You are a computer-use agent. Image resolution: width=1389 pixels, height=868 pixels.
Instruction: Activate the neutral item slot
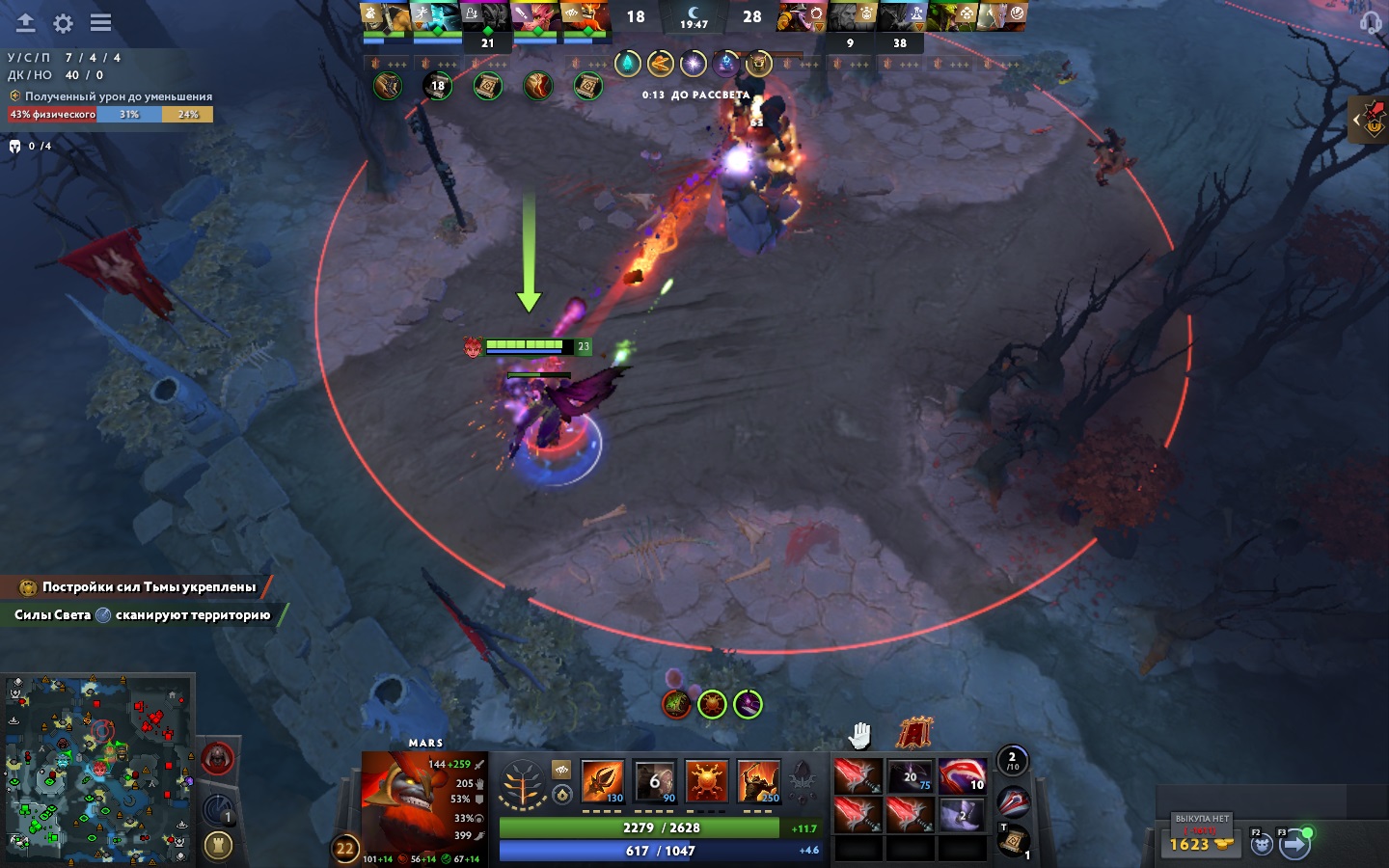point(1013,800)
